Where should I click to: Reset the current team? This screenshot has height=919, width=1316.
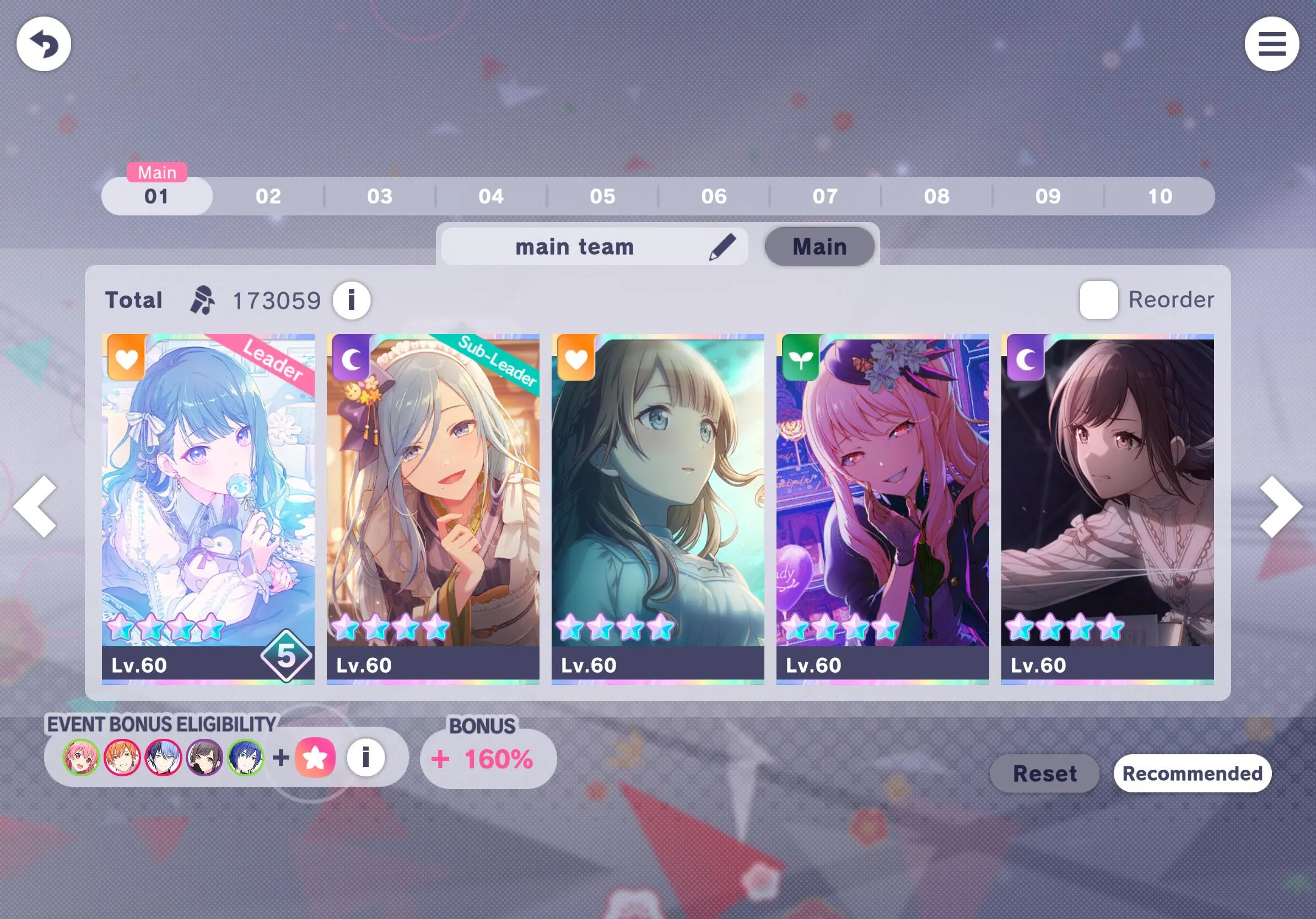point(1044,774)
